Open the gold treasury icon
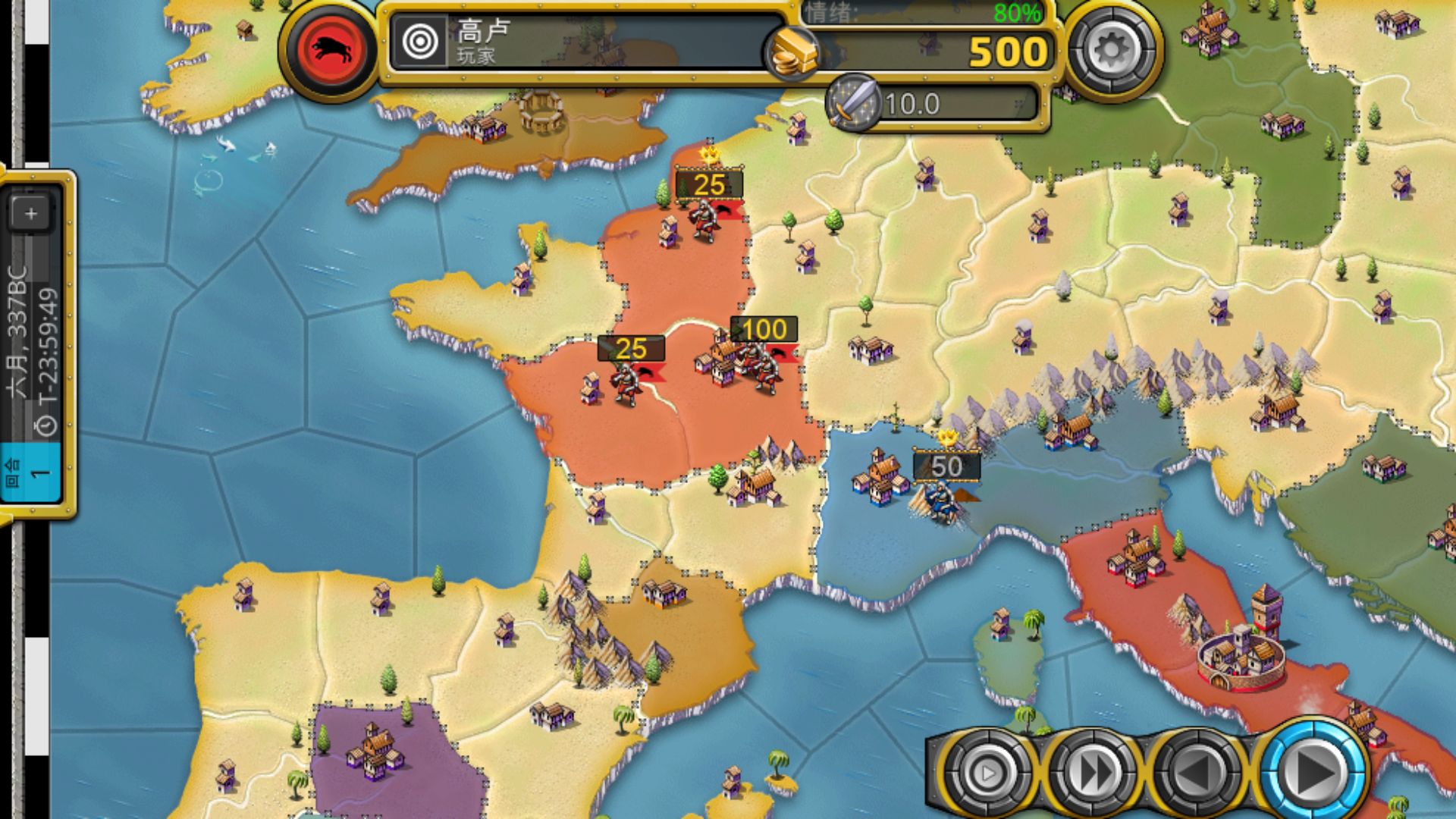 pyautogui.click(x=793, y=53)
